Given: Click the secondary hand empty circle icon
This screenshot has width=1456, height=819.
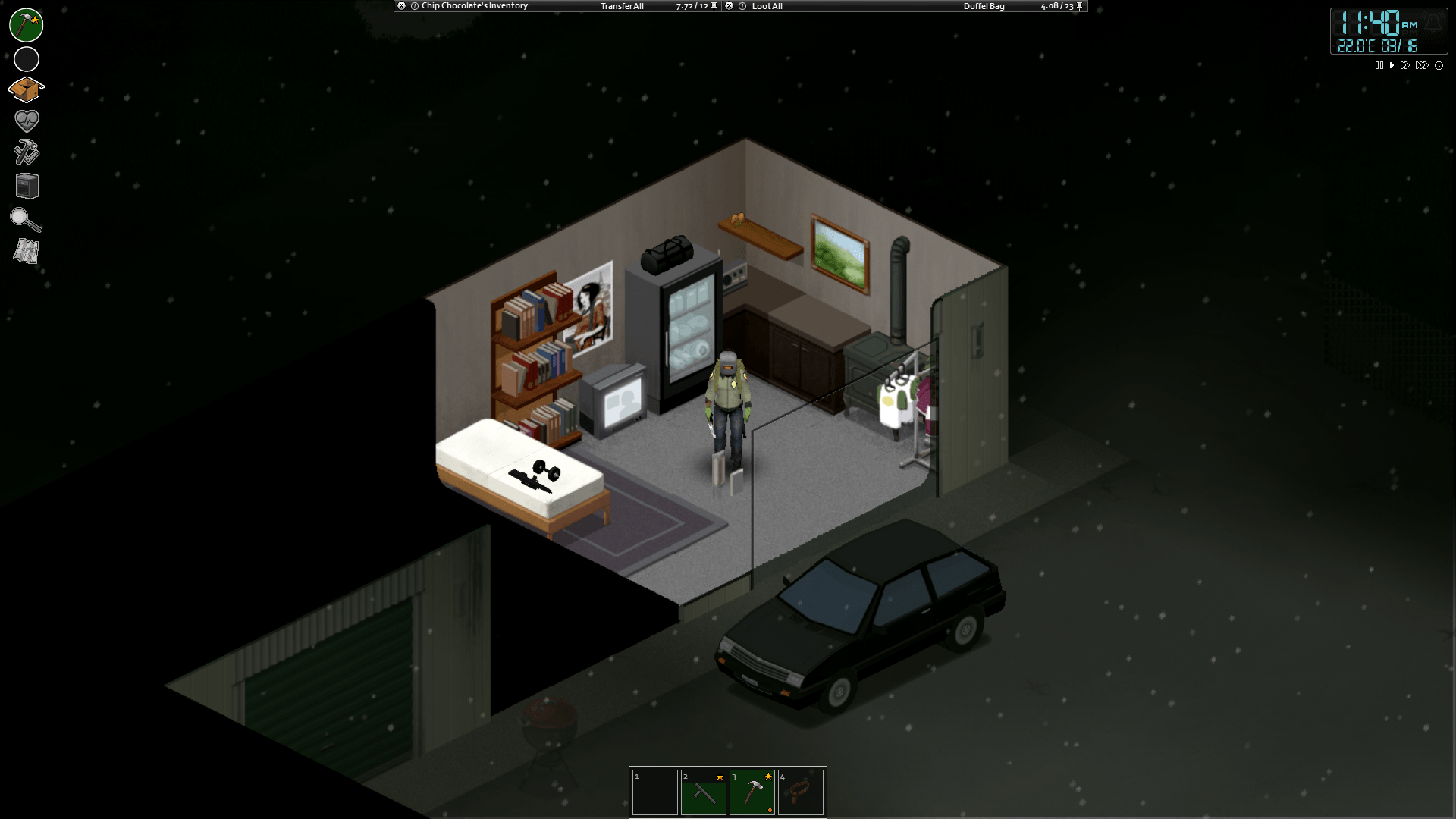Looking at the screenshot, I should click(x=26, y=58).
